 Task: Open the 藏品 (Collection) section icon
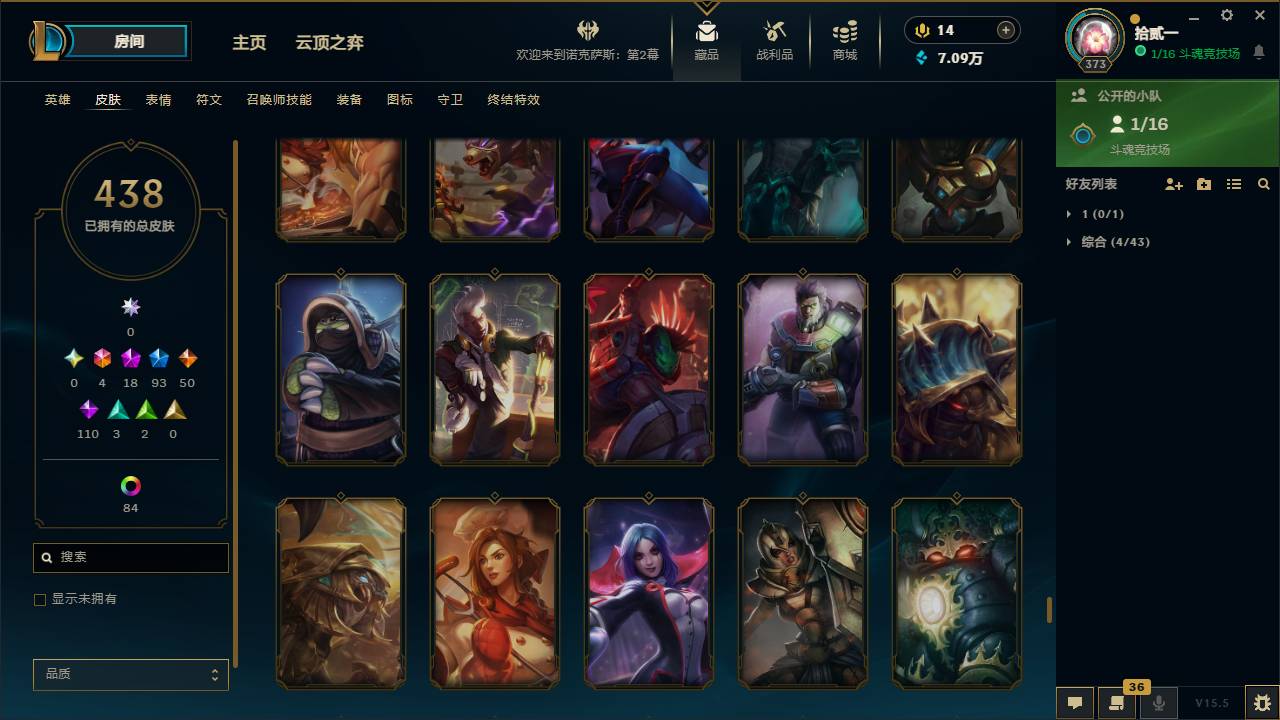click(x=707, y=33)
